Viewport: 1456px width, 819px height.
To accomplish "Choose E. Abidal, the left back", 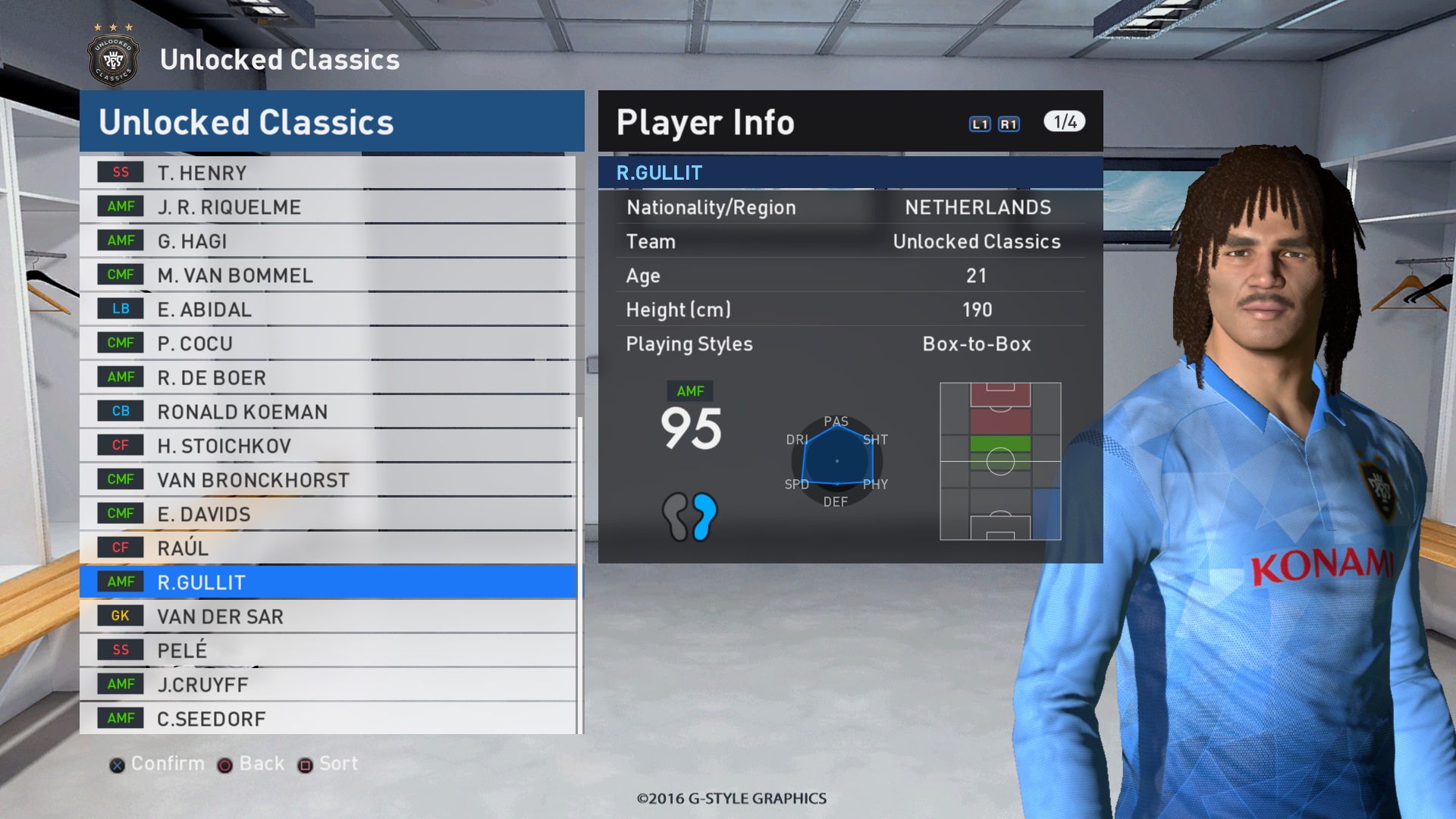I will click(328, 309).
